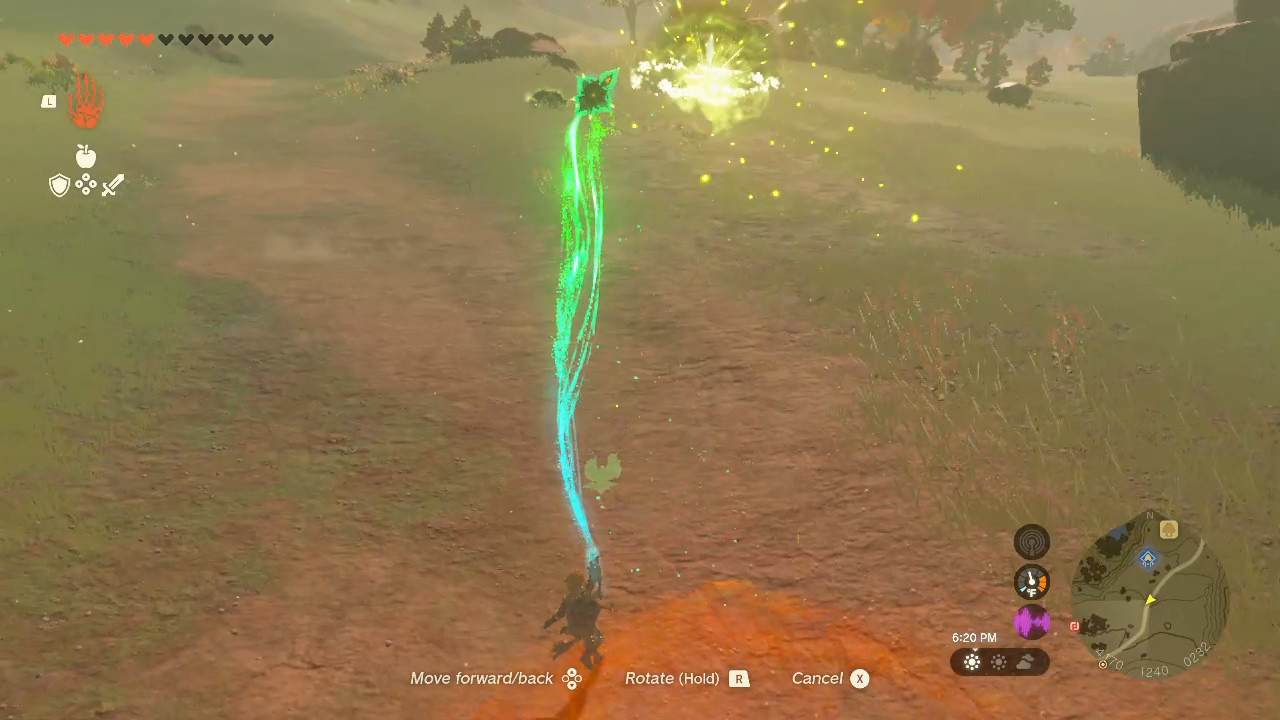The width and height of the screenshot is (1280, 720).
Task: Click the shrine sensor icon above the temperature gauge
Action: coord(1032,541)
